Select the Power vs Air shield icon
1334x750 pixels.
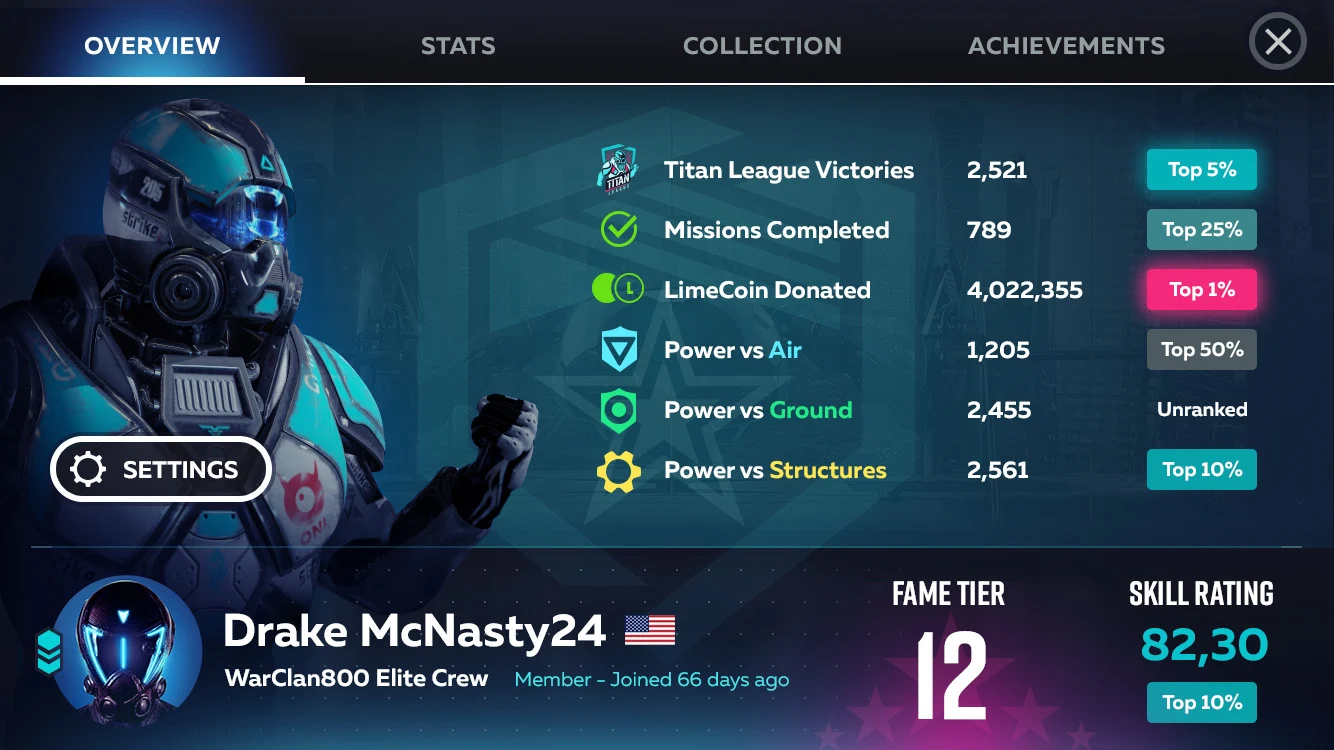click(619, 350)
